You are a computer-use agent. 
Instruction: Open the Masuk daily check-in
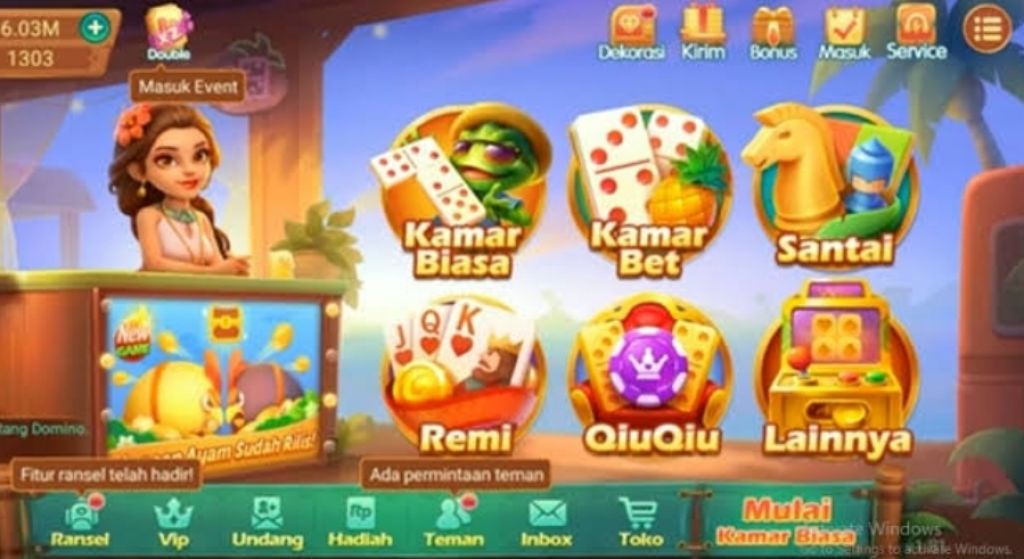point(845,32)
